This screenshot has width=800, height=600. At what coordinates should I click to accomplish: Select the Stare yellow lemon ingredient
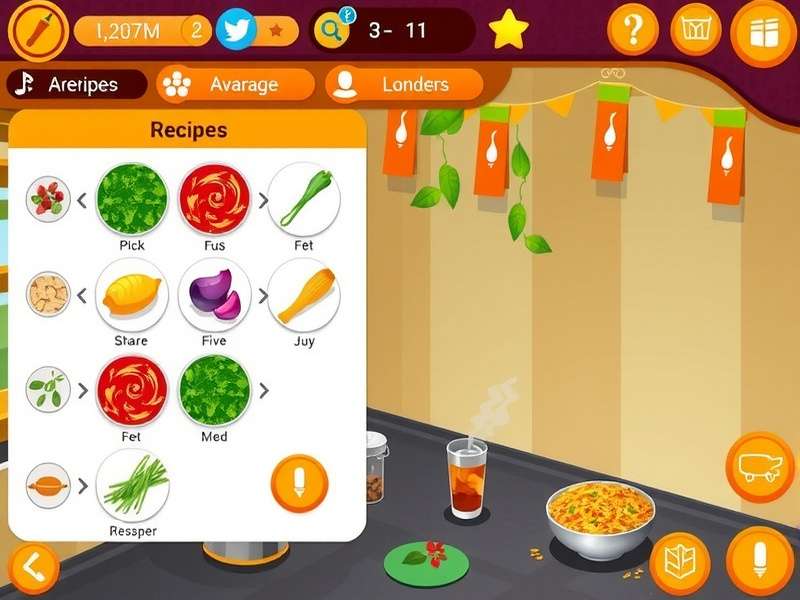tap(132, 294)
